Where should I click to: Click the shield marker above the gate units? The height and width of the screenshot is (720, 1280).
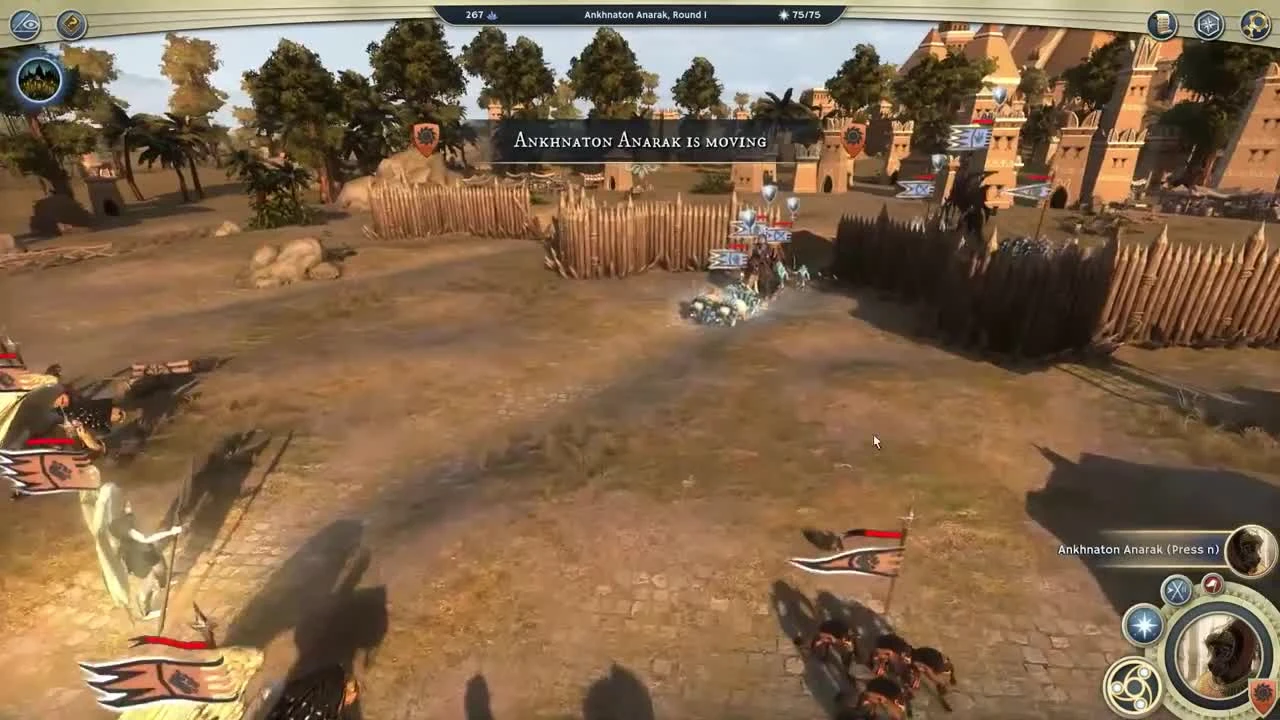pyautogui.click(x=767, y=191)
